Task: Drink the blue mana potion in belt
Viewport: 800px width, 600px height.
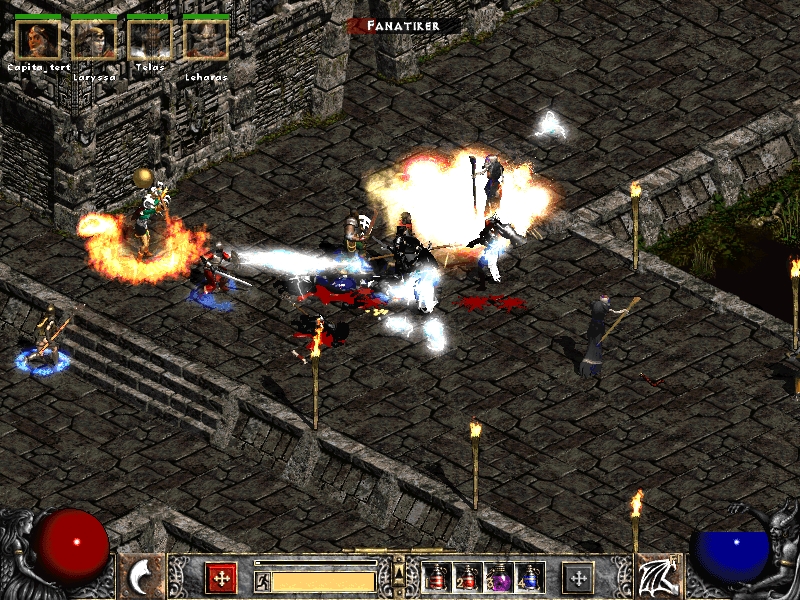Action: [x=530, y=577]
